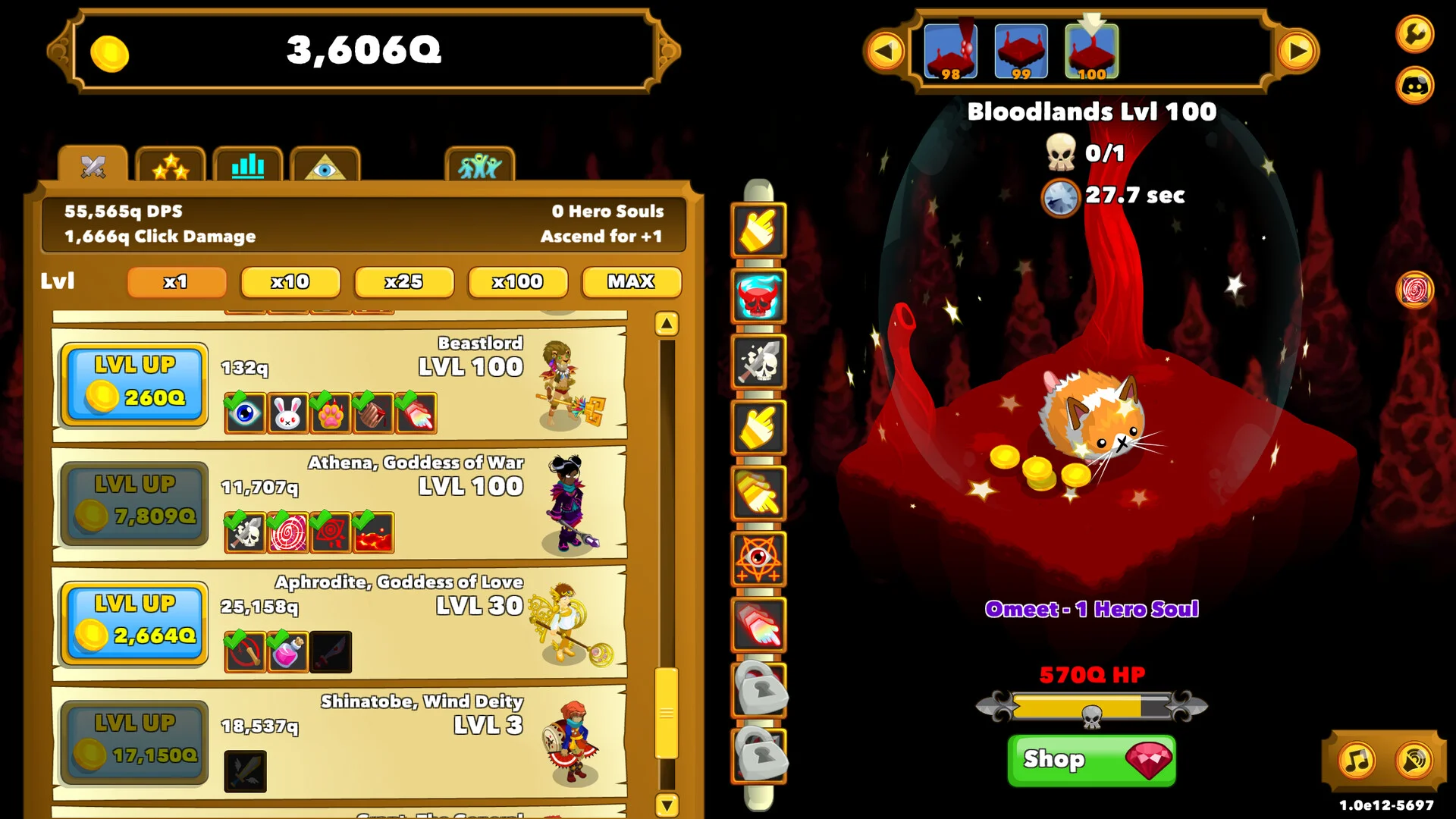Go to zone 99 thumbnail
The width and height of the screenshot is (1456, 819).
[x=1021, y=52]
